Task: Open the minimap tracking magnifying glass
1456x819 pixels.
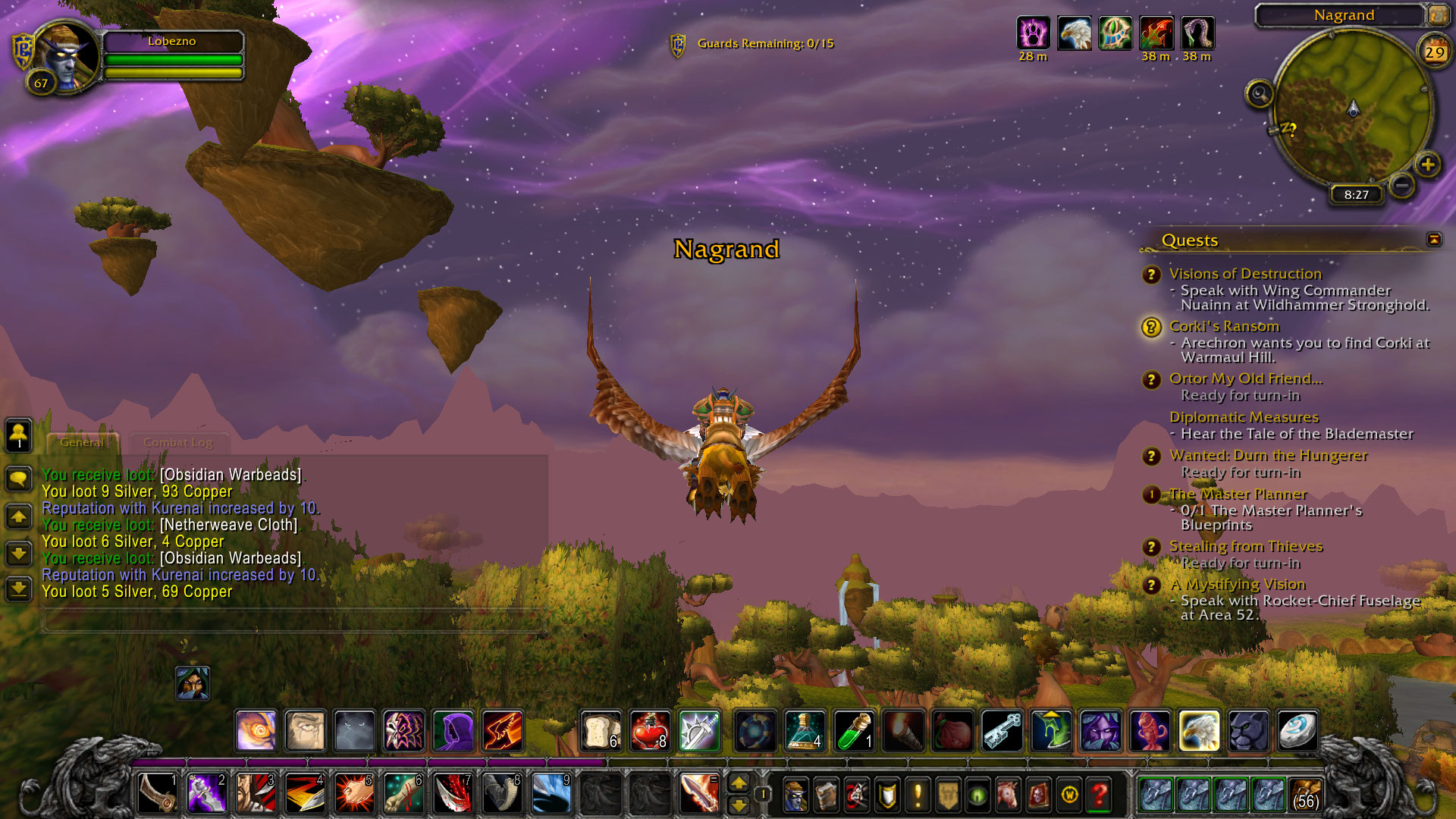Action: [1259, 94]
